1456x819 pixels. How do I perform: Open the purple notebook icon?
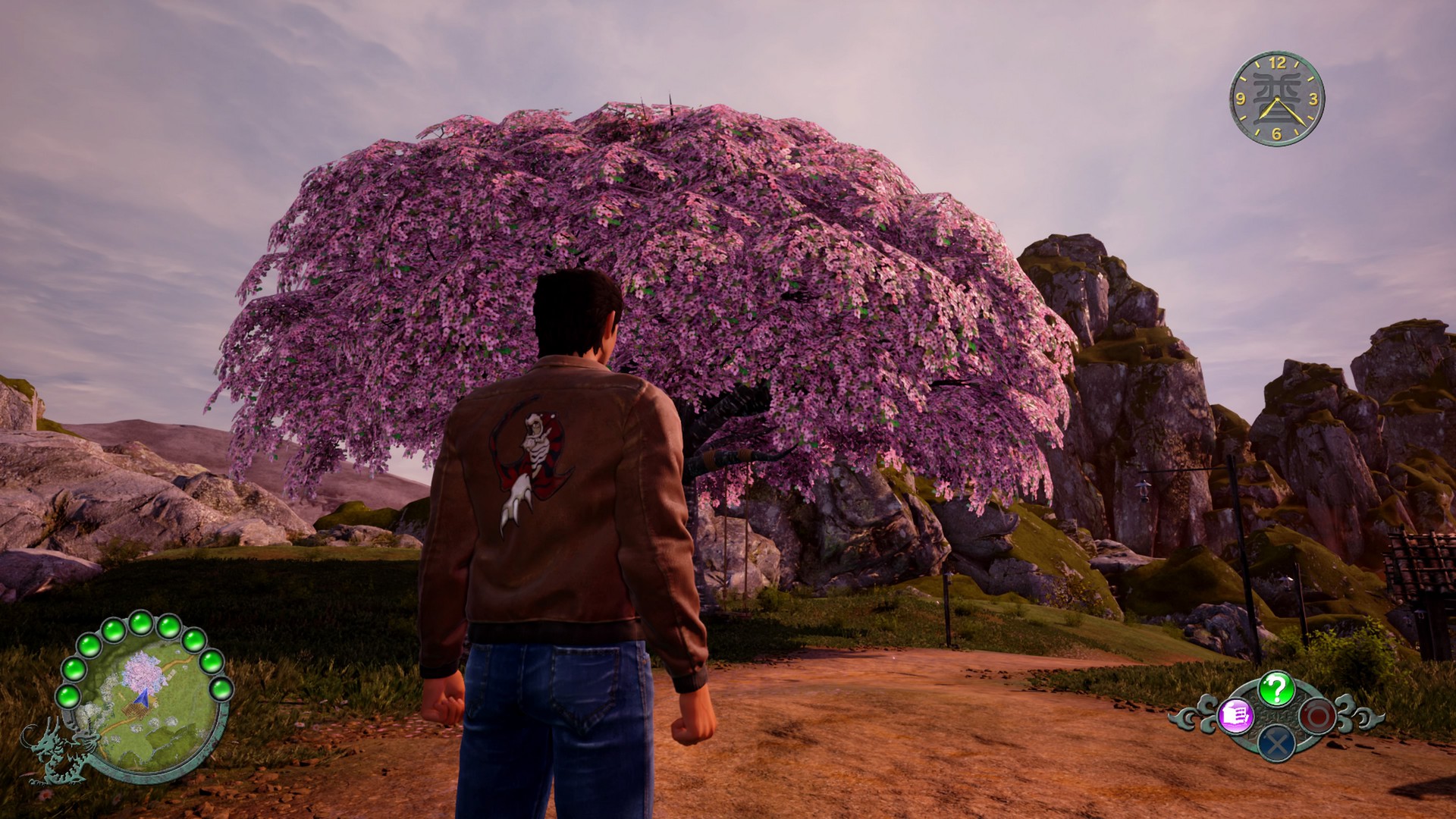[x=1235, y=715]
